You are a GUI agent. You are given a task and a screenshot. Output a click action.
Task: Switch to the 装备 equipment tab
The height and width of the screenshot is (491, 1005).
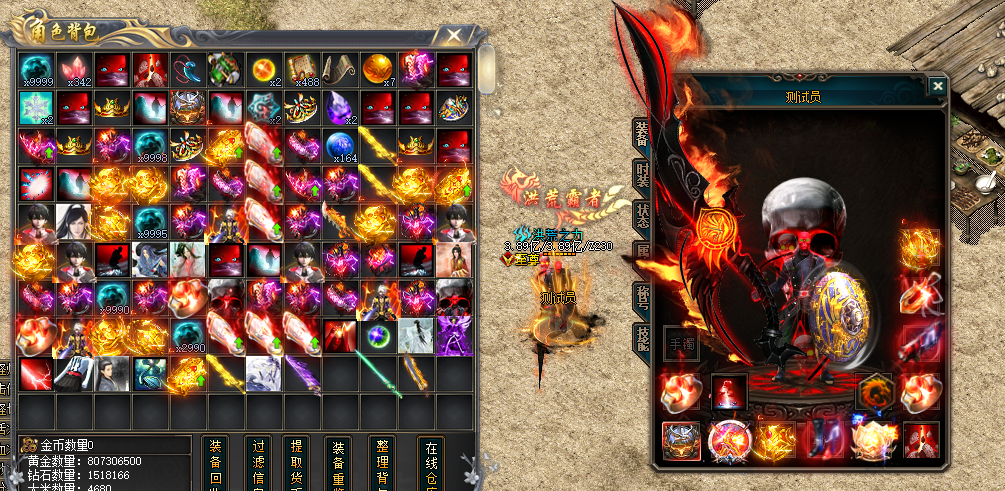641,133
